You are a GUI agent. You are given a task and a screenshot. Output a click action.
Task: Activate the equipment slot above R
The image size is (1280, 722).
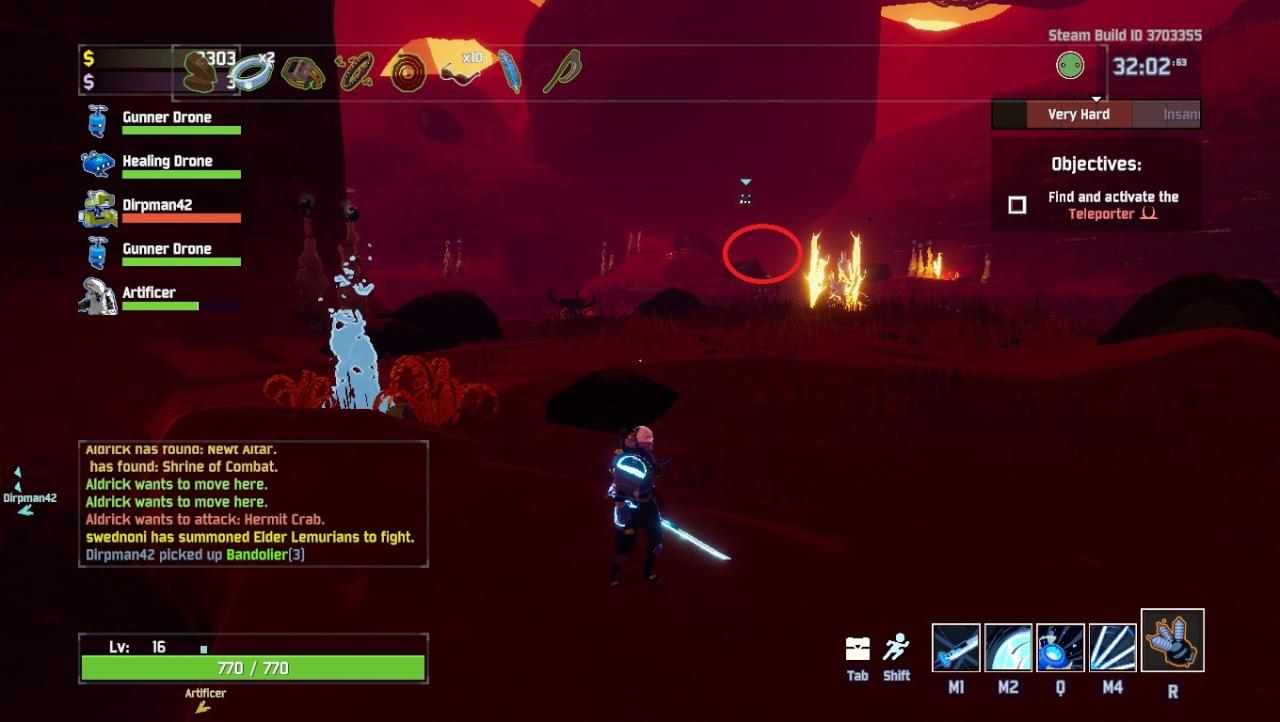coord(1172,640)
